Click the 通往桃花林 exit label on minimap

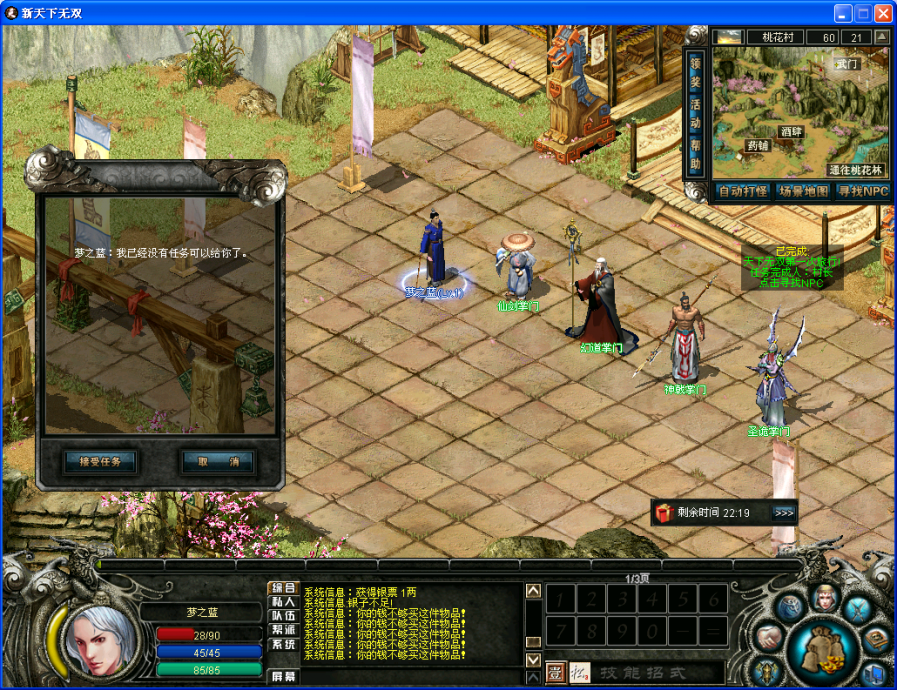click(854, 170)
